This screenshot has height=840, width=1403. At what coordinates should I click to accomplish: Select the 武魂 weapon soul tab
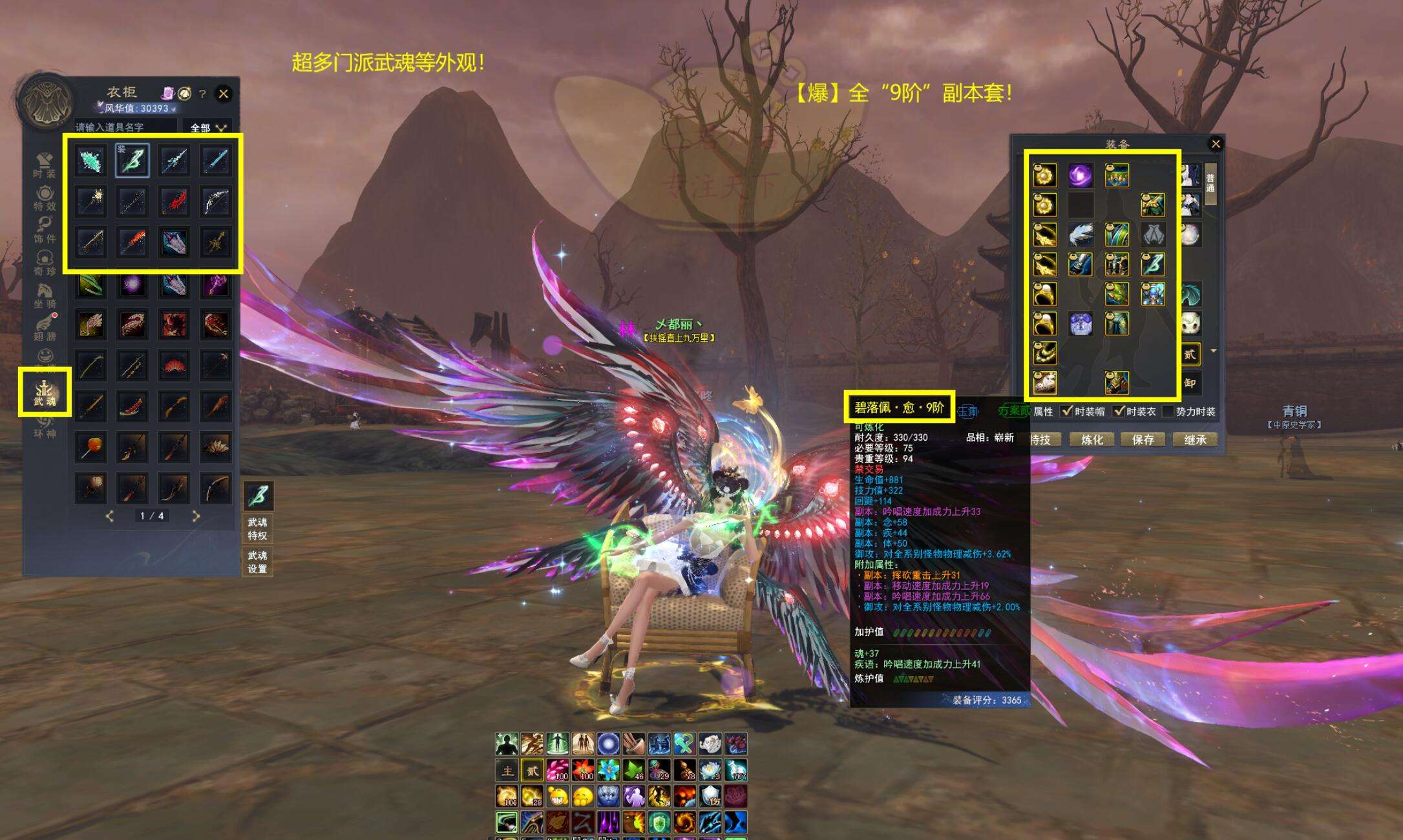pyautogui.click(x=45, y=392)
